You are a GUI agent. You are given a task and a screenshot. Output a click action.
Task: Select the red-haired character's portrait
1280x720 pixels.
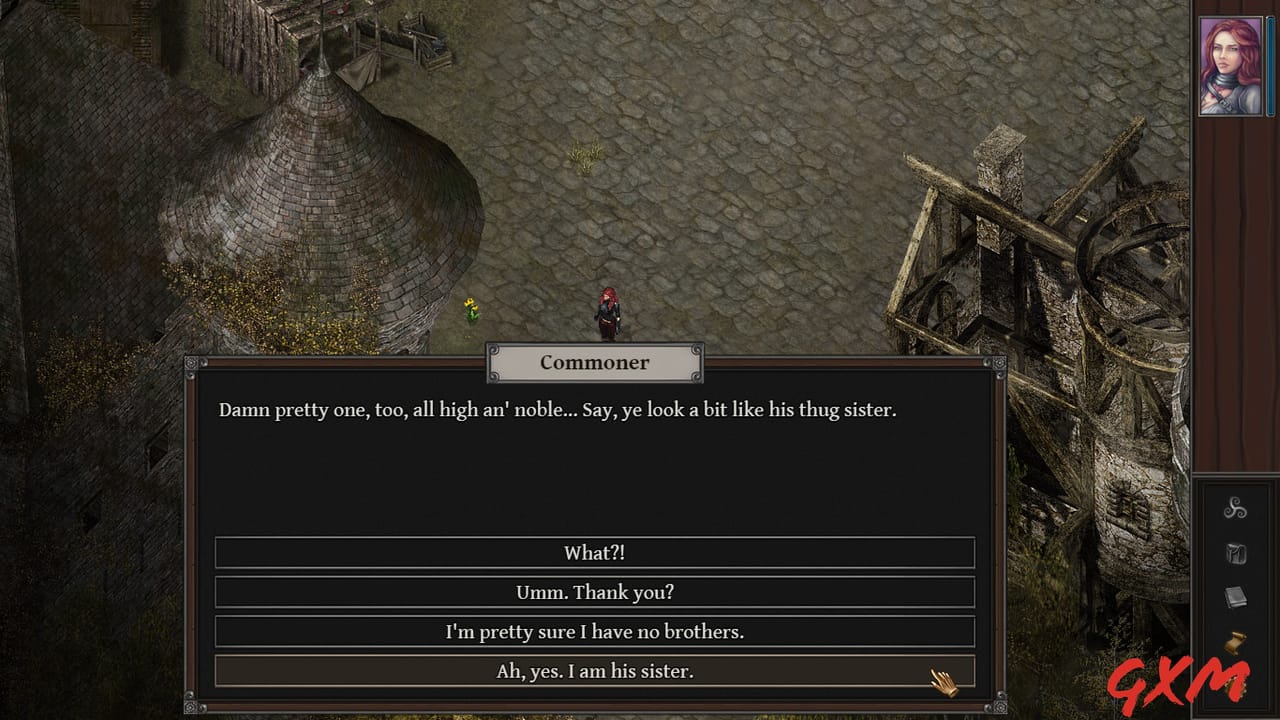tap(1231, 63)
